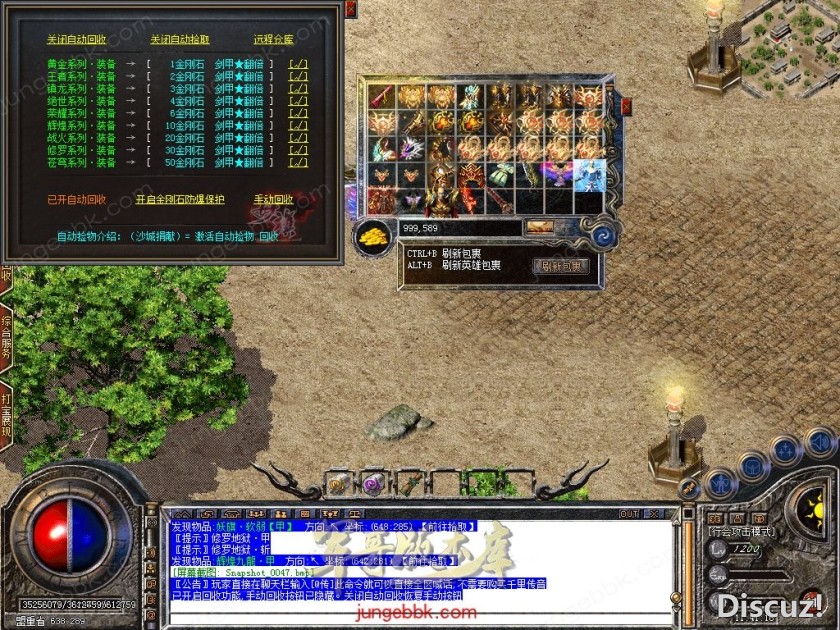Viewport: 840px width, 630px height.
Task: Select the red scroll item in the bag
Action: click(x=381, y=97)
